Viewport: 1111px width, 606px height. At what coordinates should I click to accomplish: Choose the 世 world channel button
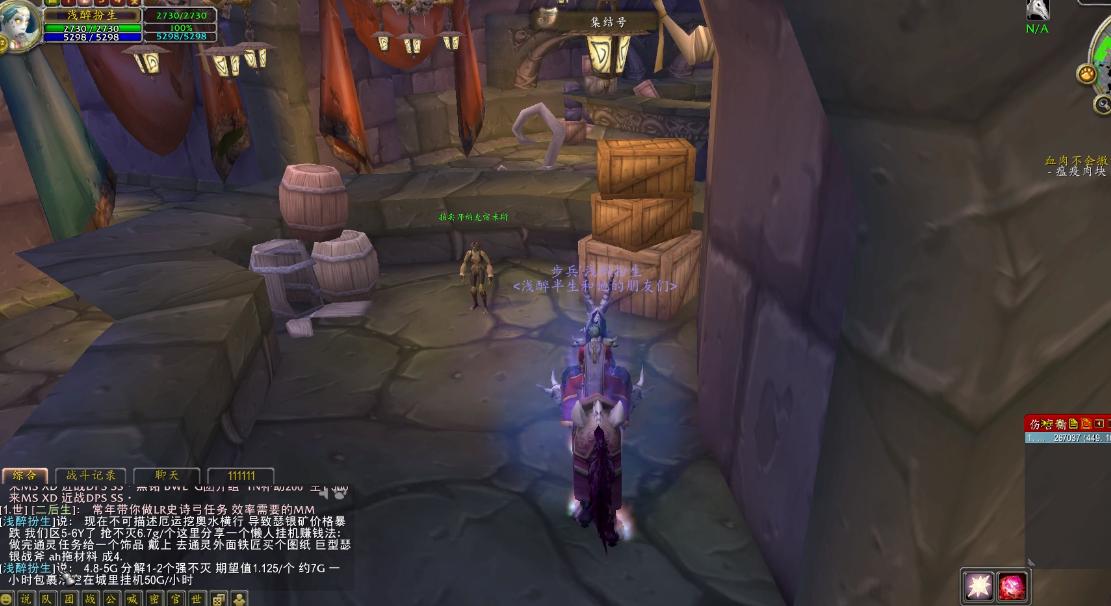197,599
